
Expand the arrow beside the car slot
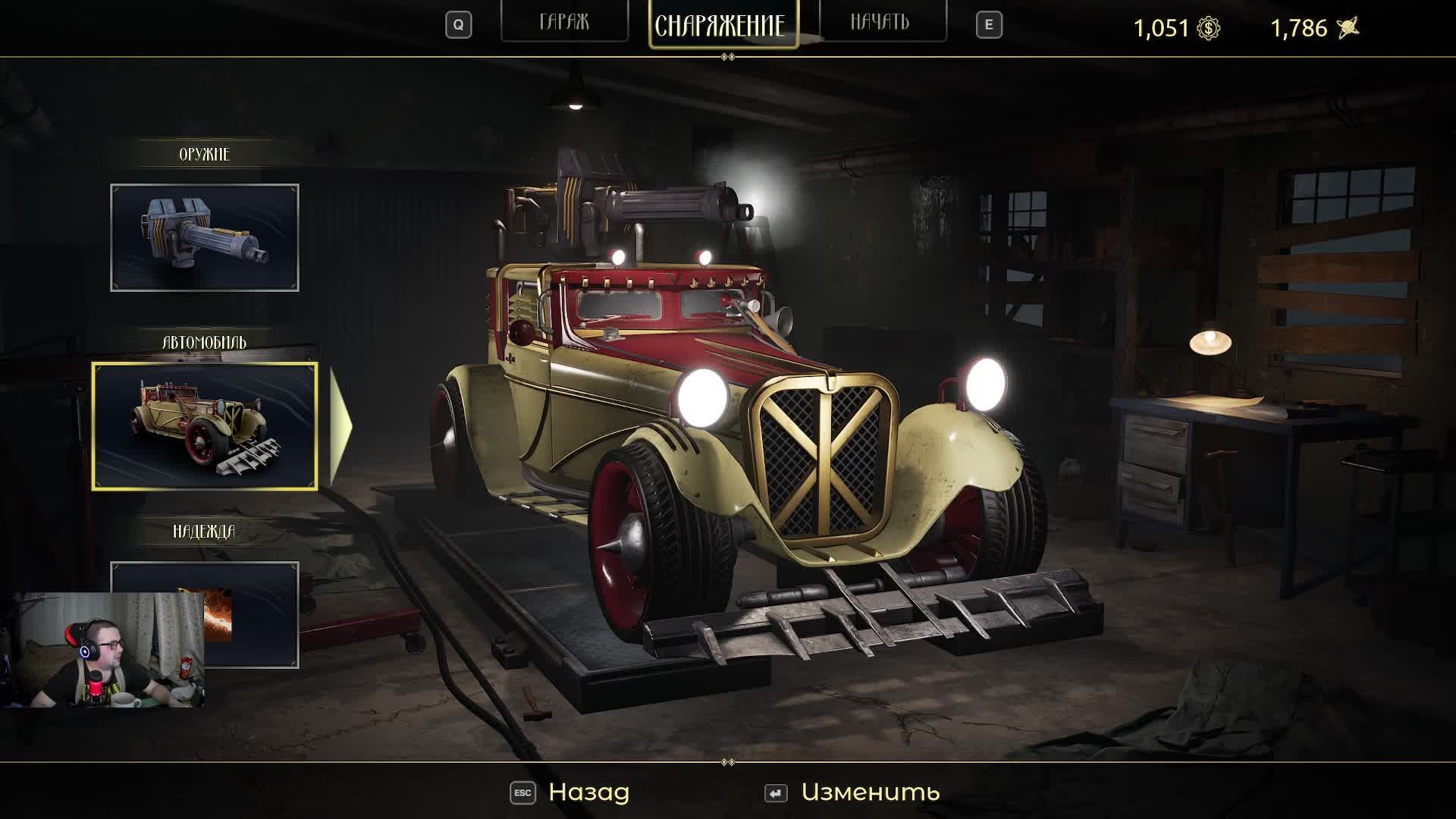click(x=340, y=426)
